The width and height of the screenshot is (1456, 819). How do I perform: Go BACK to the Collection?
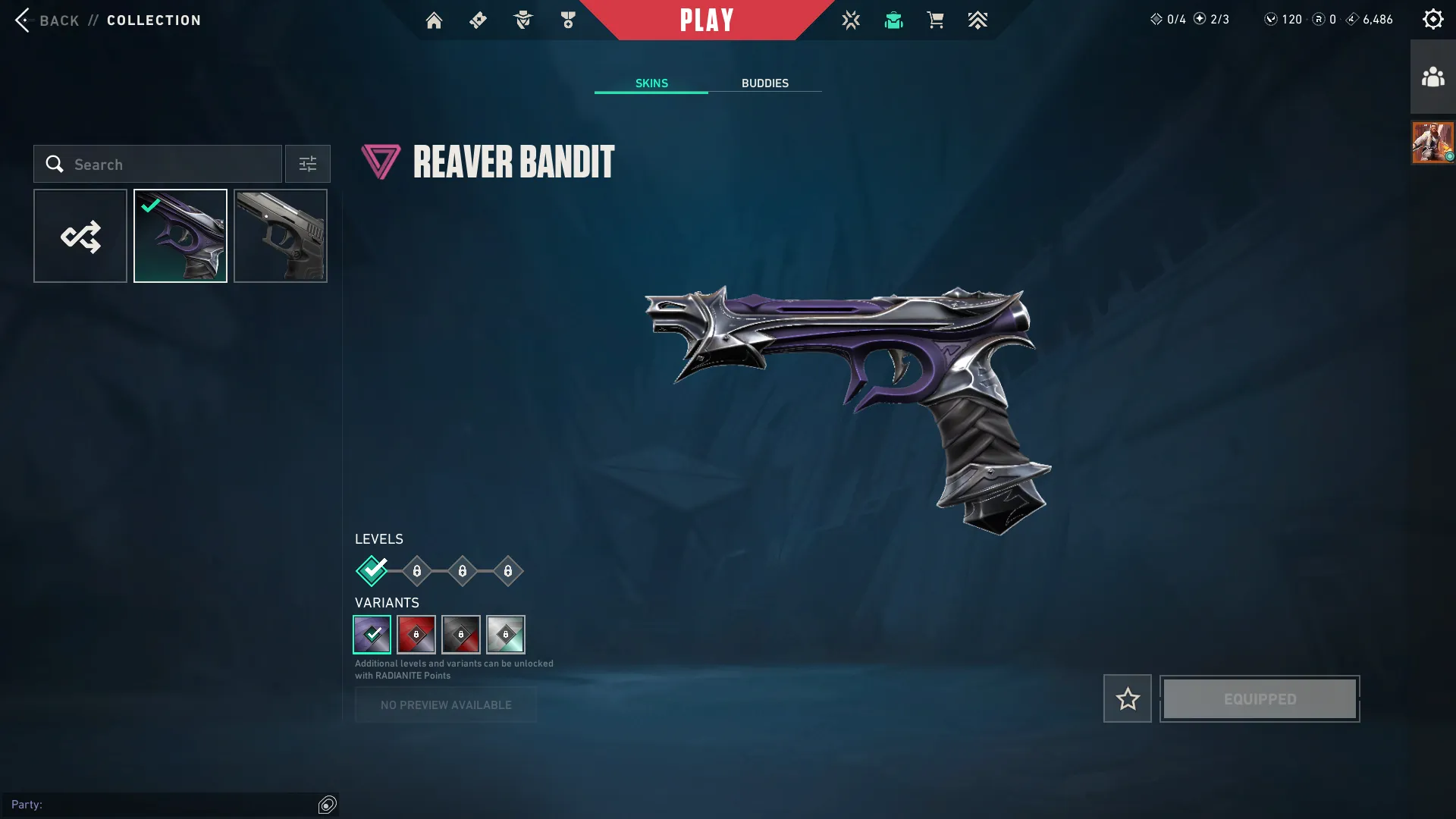(59, 20)
